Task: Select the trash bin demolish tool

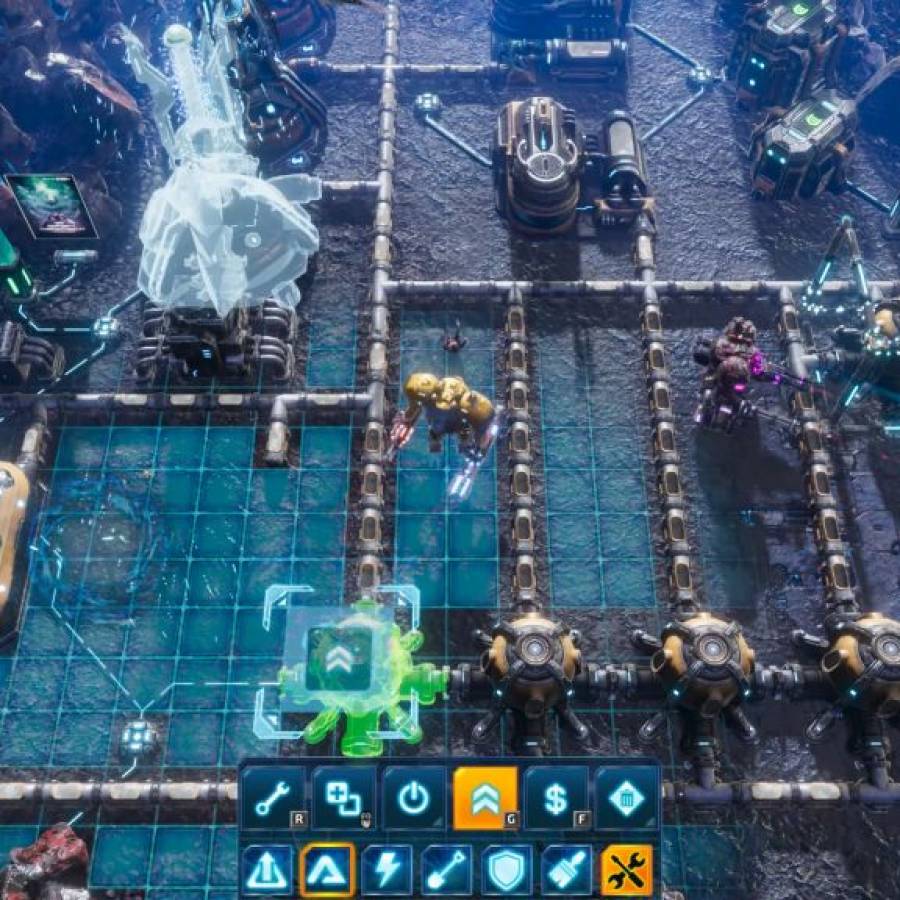Action: coord(627,798)
